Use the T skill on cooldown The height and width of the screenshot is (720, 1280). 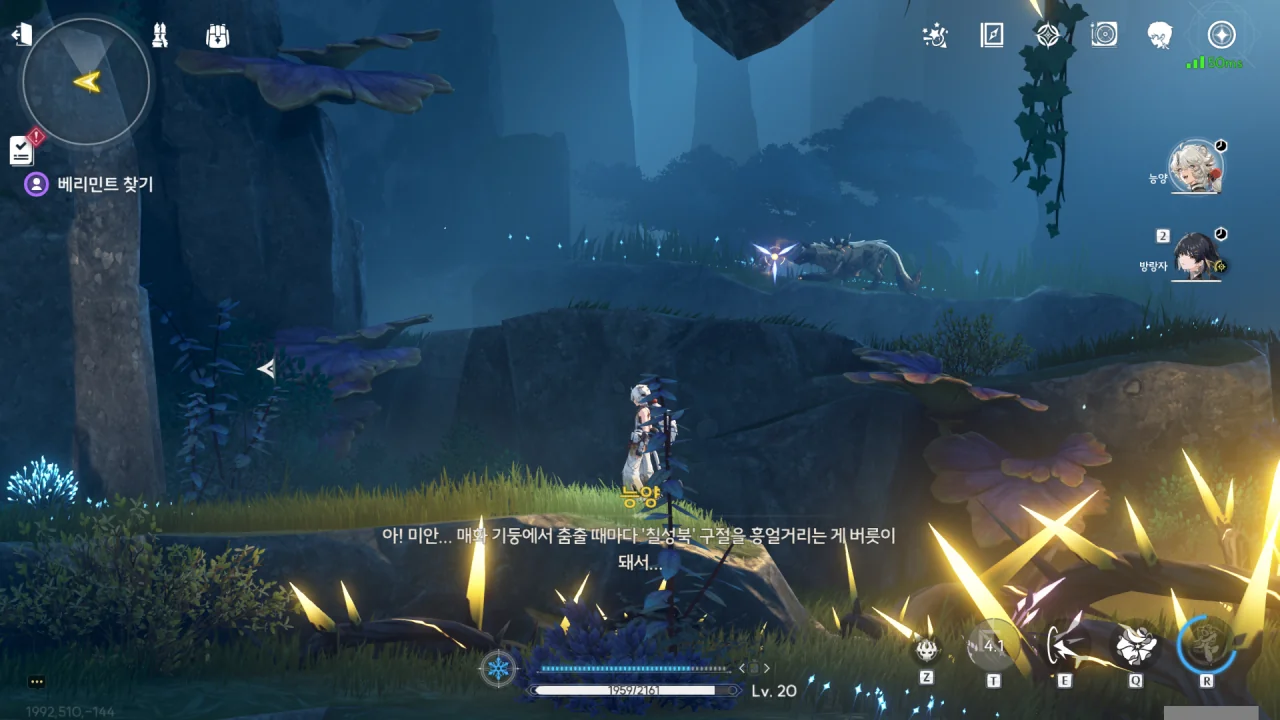click(993, 645)
